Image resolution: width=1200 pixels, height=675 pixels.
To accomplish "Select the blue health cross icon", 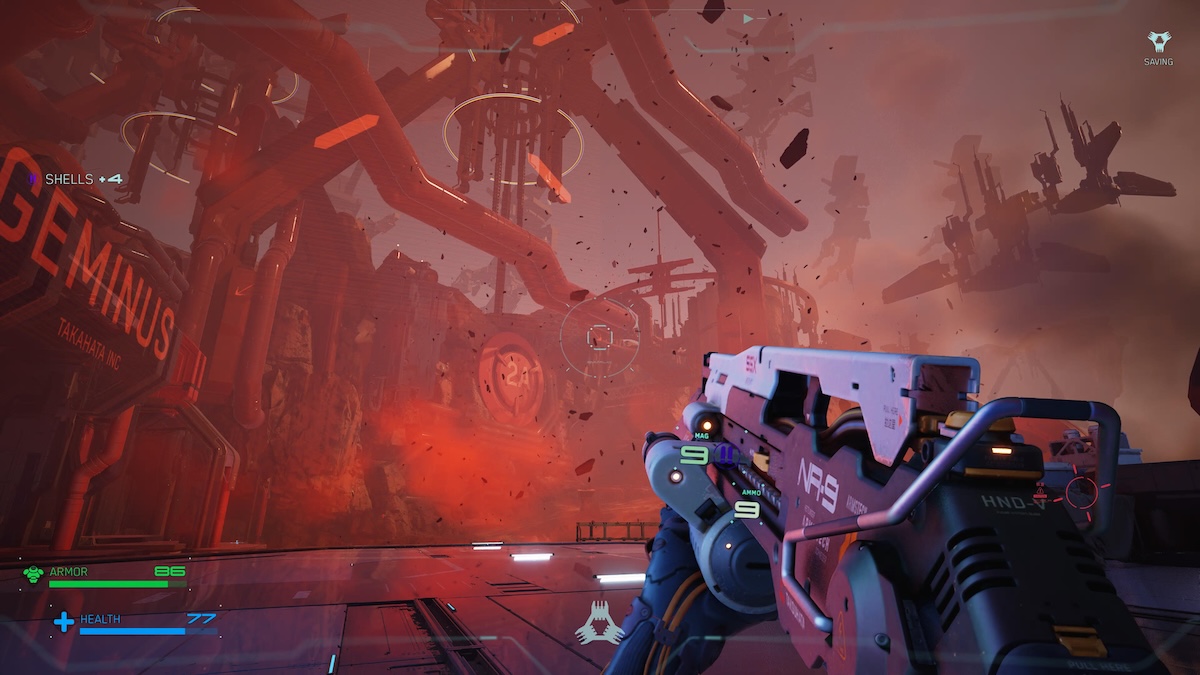I will [64, 622].
